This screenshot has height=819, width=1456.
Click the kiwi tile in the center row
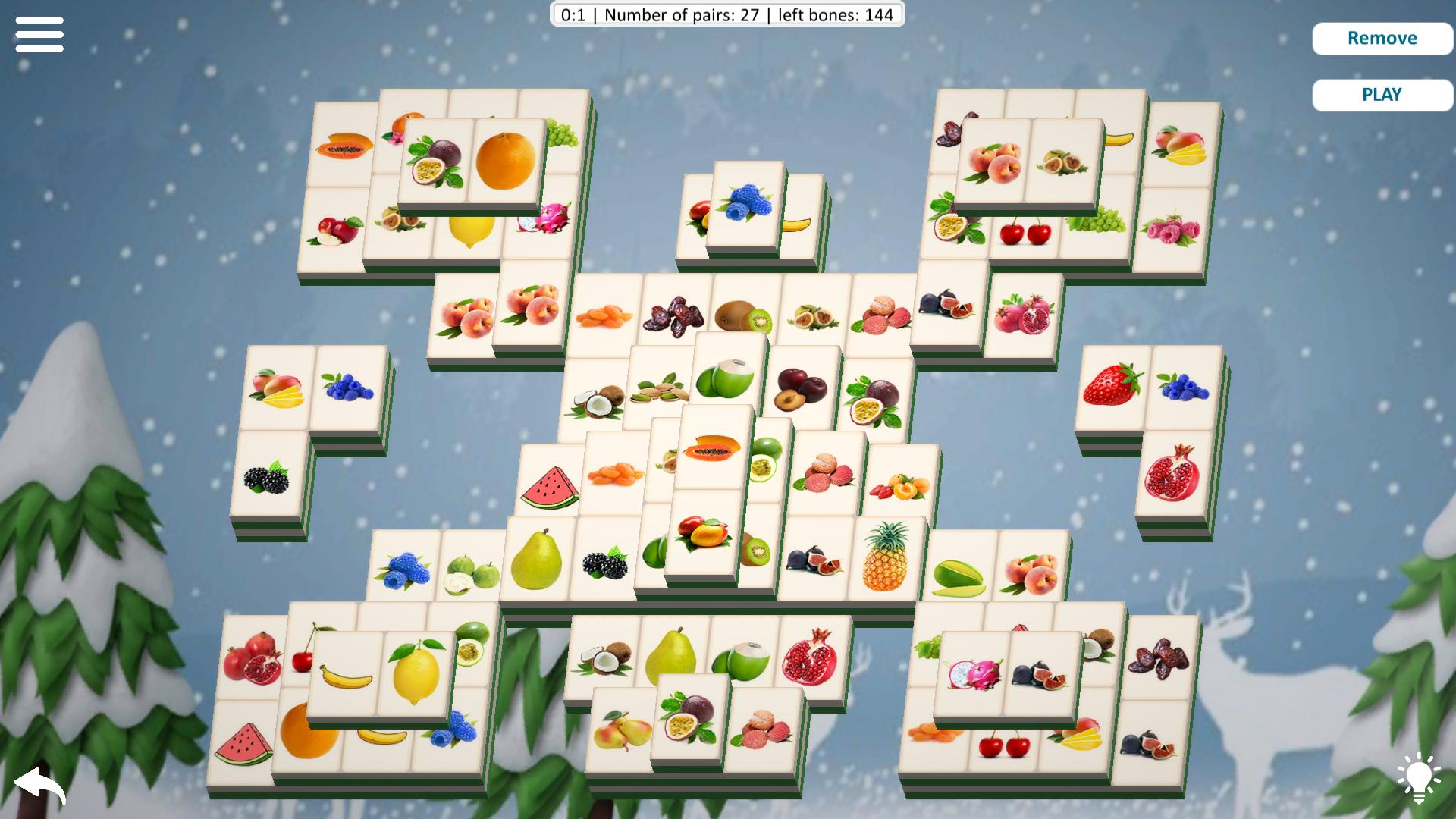click(x=743, y=315)
